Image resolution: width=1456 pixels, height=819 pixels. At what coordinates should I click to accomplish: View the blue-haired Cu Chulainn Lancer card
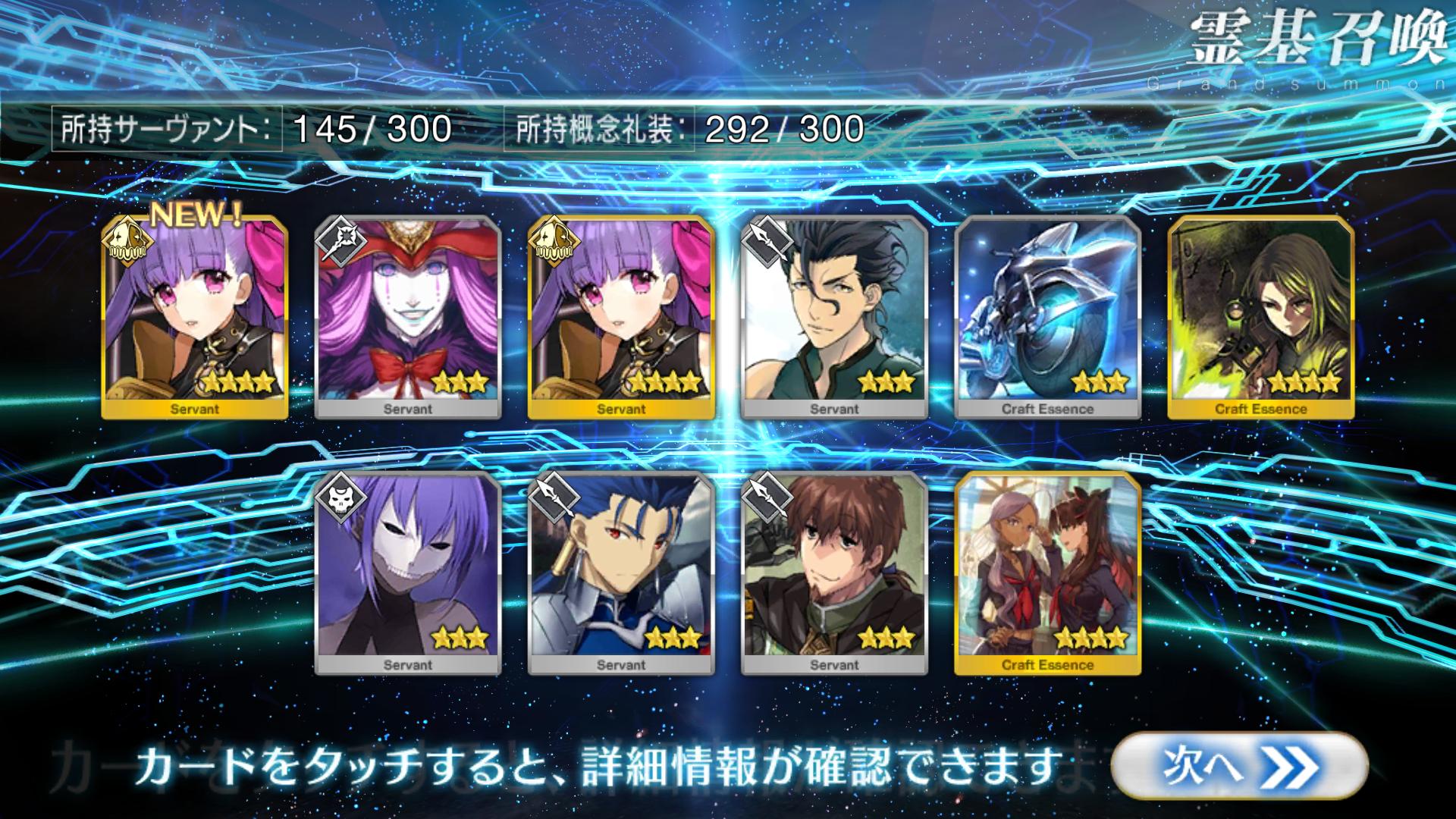coord(621,573)
